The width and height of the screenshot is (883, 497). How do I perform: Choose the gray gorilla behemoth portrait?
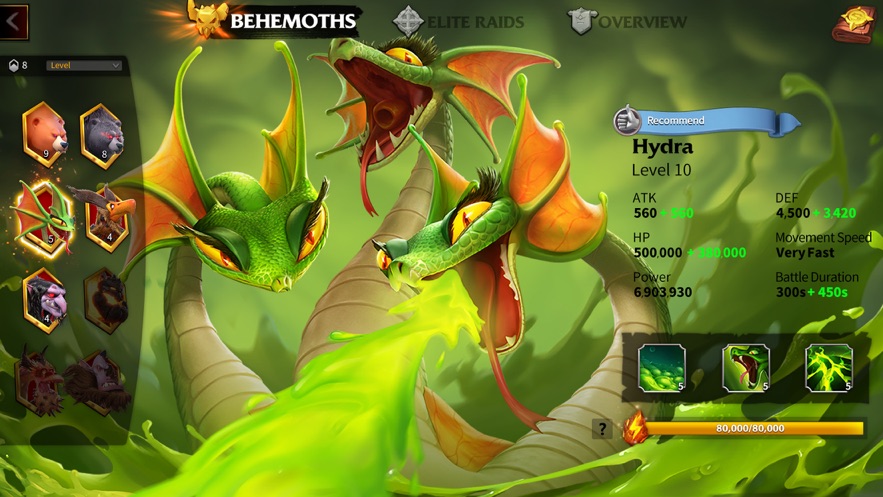click(x=102, y=134)
